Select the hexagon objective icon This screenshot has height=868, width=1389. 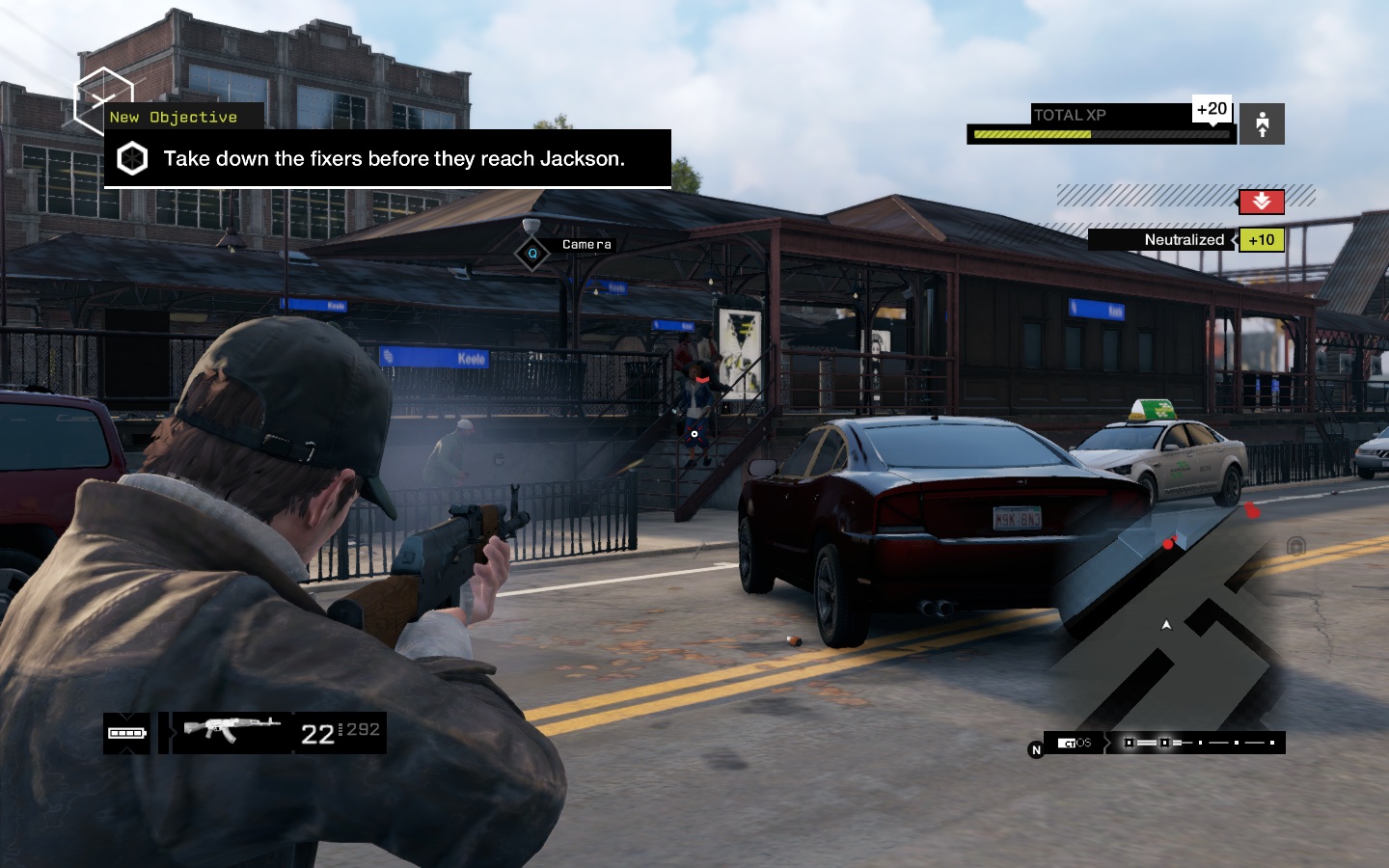point(132,159)
